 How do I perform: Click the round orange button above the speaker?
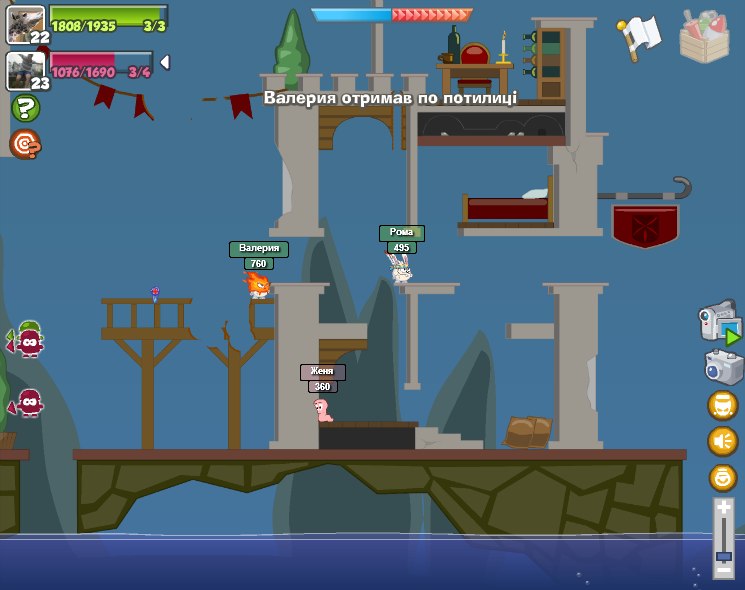pyautogui.click(x=722, y=405)
